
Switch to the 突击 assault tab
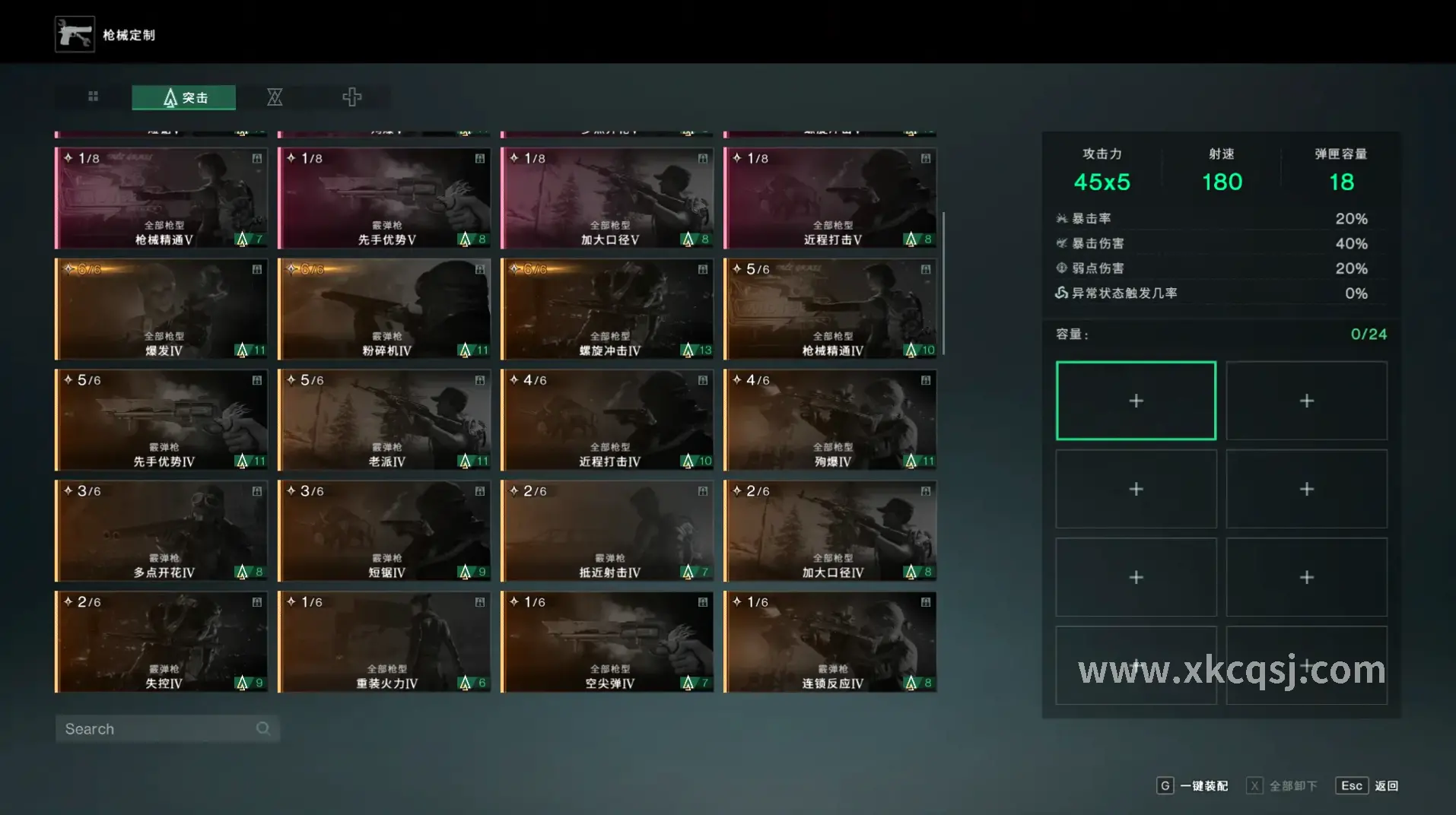pos(184,97)
